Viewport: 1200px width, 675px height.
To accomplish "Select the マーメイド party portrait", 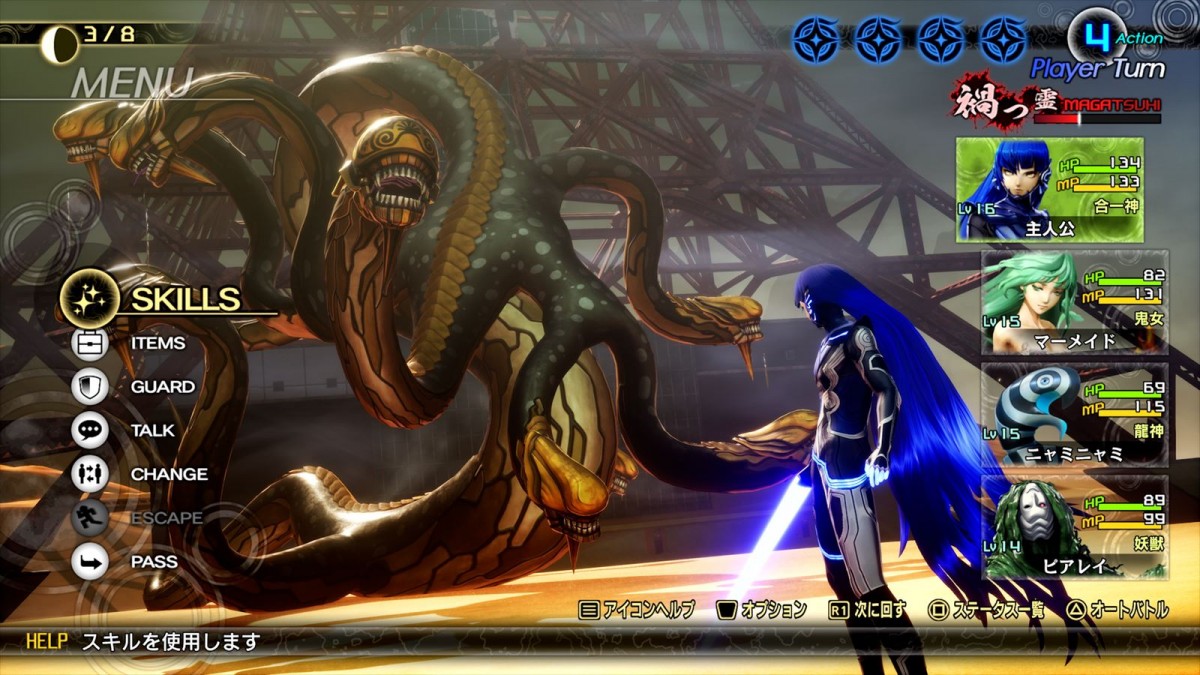I will pos(1074,302).
